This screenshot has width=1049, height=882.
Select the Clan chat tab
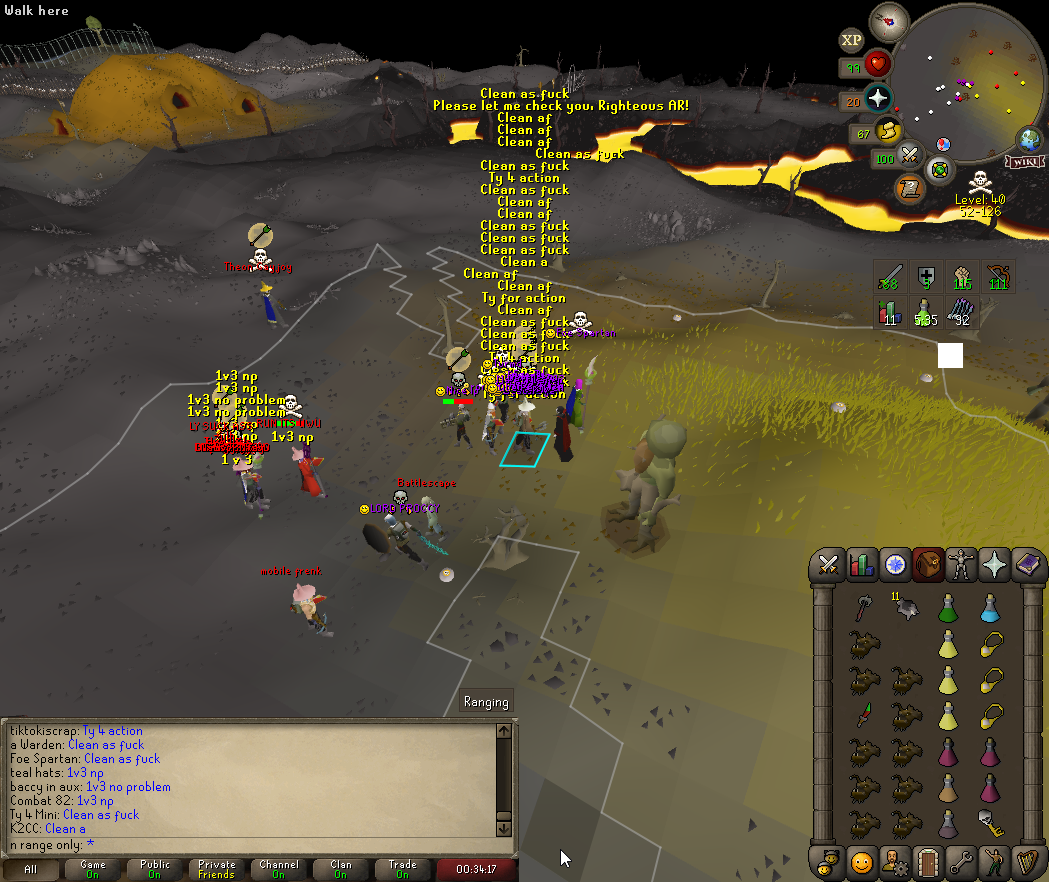tap(341, 869)
